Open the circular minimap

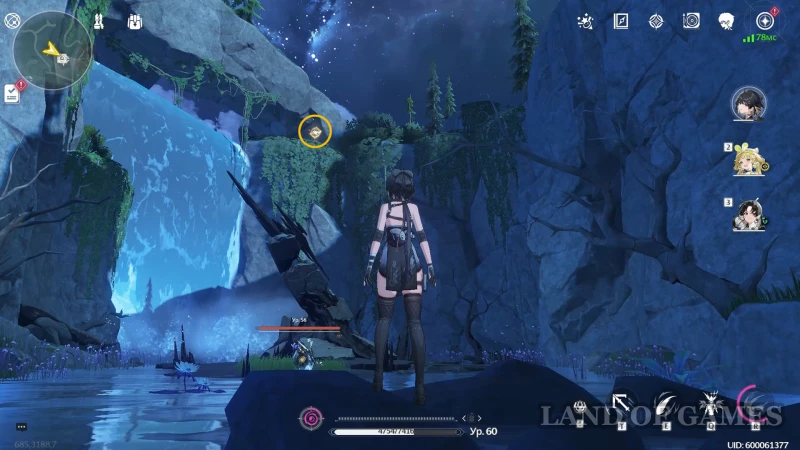click(x=53, y=48)
